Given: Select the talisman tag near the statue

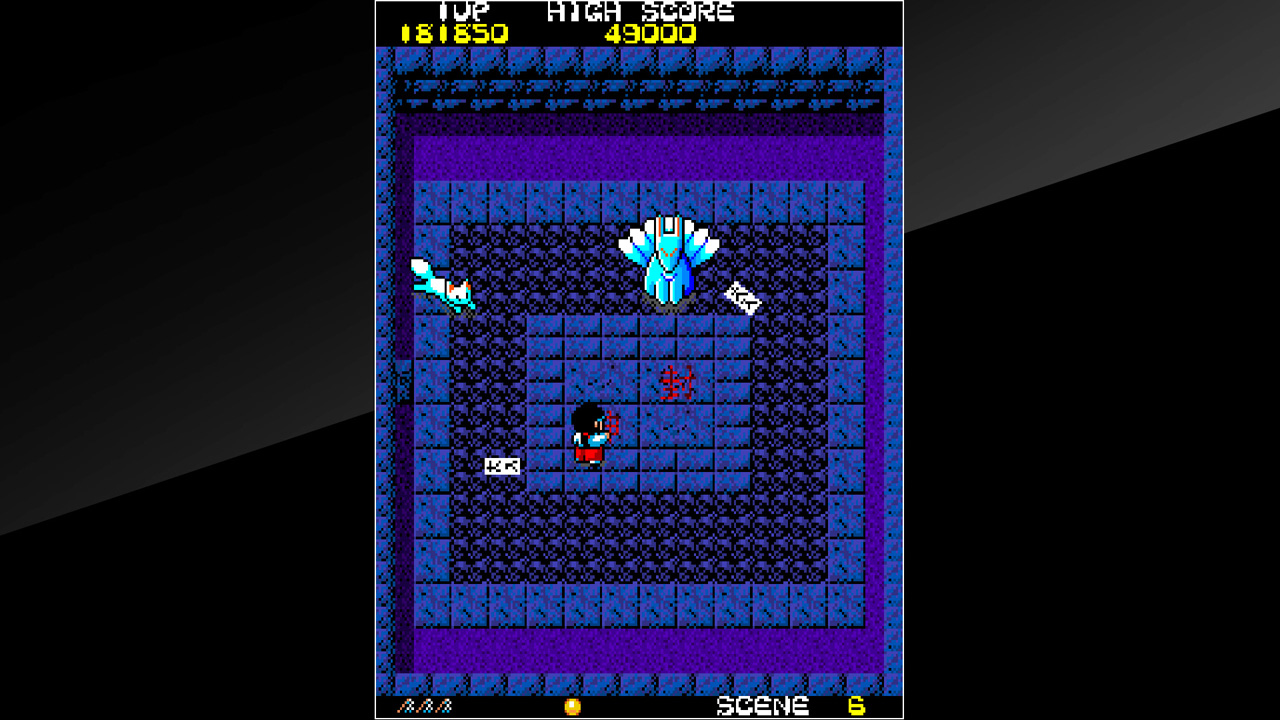Looking at the screenshot, I should click(742, 297).
